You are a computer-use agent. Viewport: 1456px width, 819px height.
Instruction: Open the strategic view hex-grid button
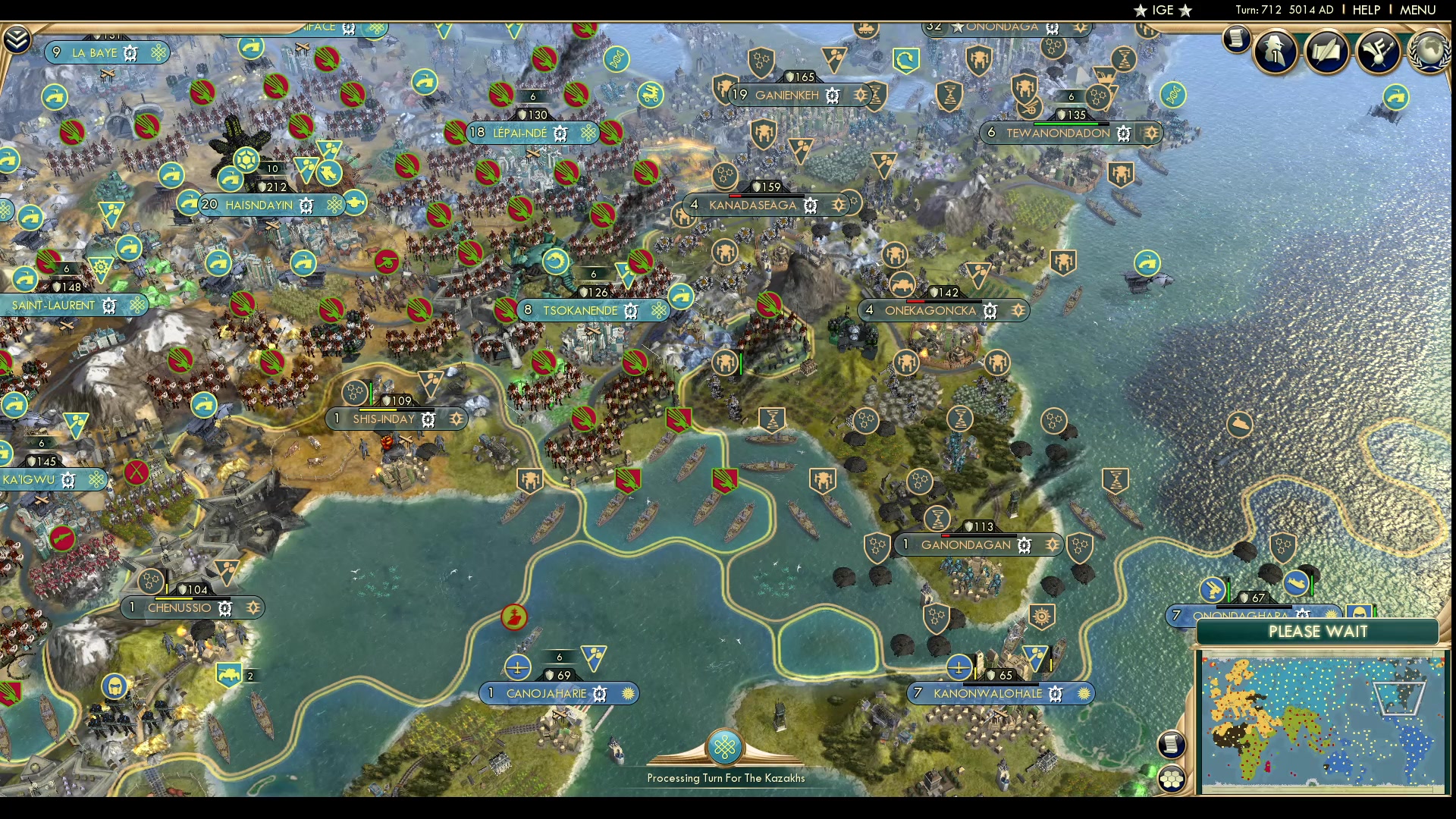pos(1172,779)
